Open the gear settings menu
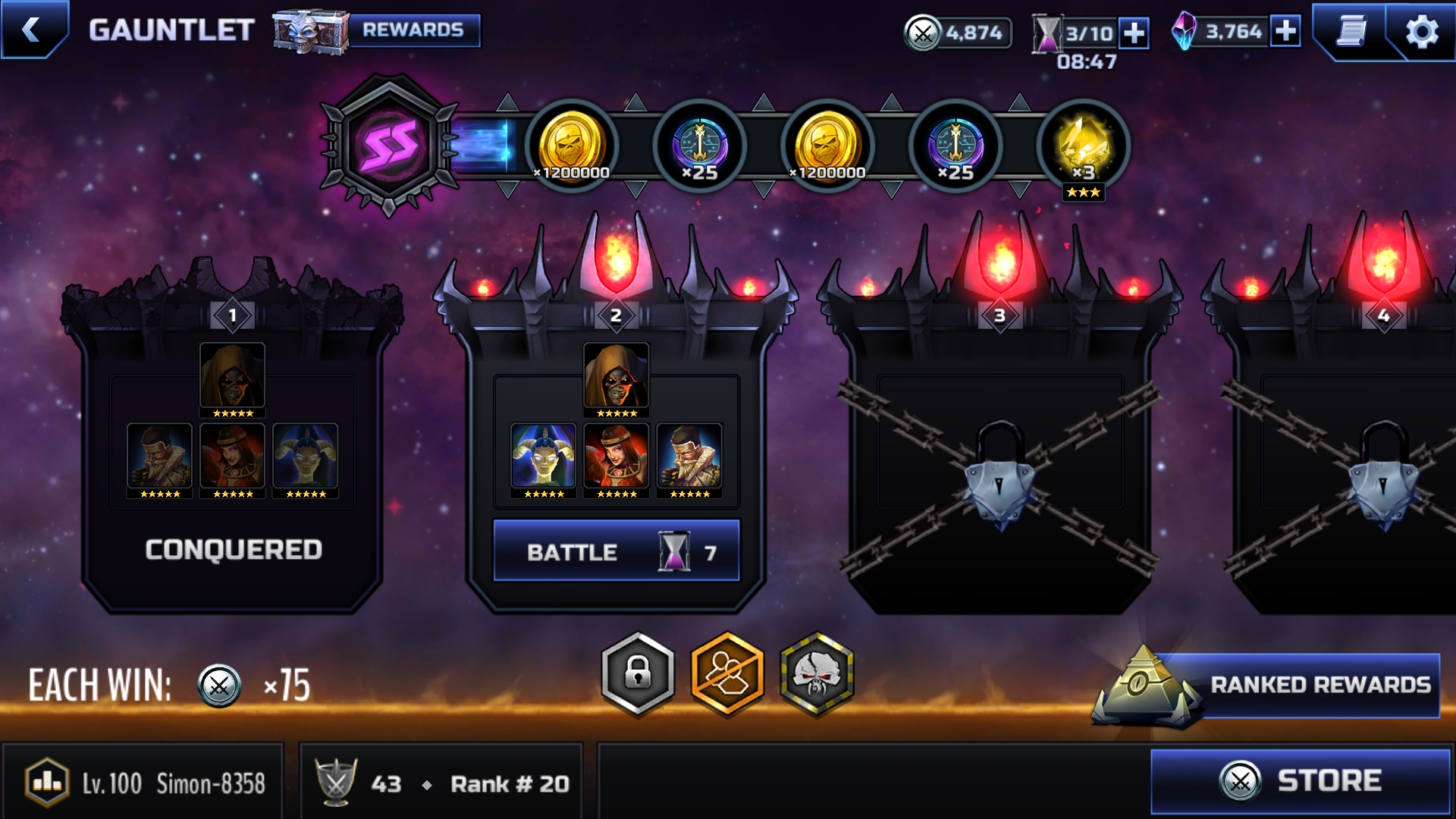Screen dimensions: 1456x819 [x=1421, y=32]
